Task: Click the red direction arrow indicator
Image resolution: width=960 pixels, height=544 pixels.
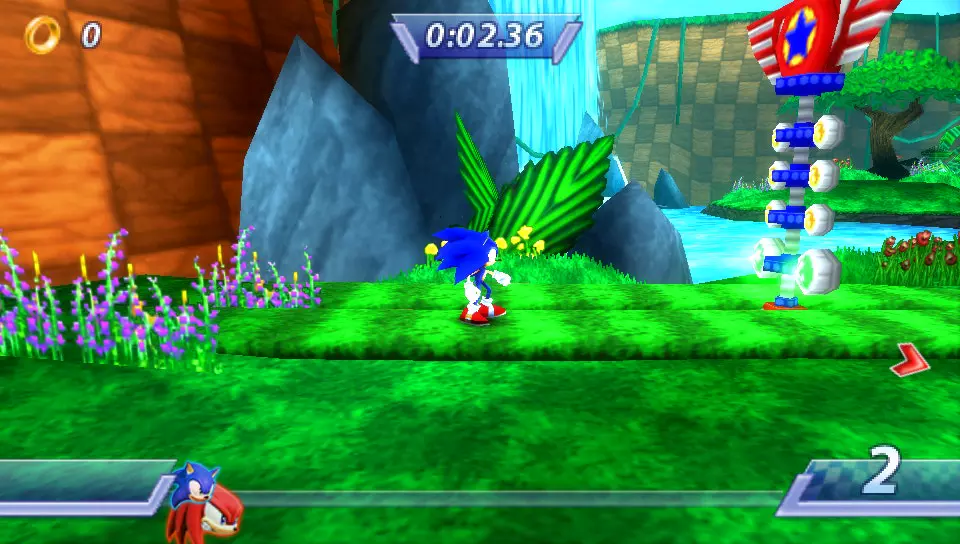Action: [x=909, y=361]
